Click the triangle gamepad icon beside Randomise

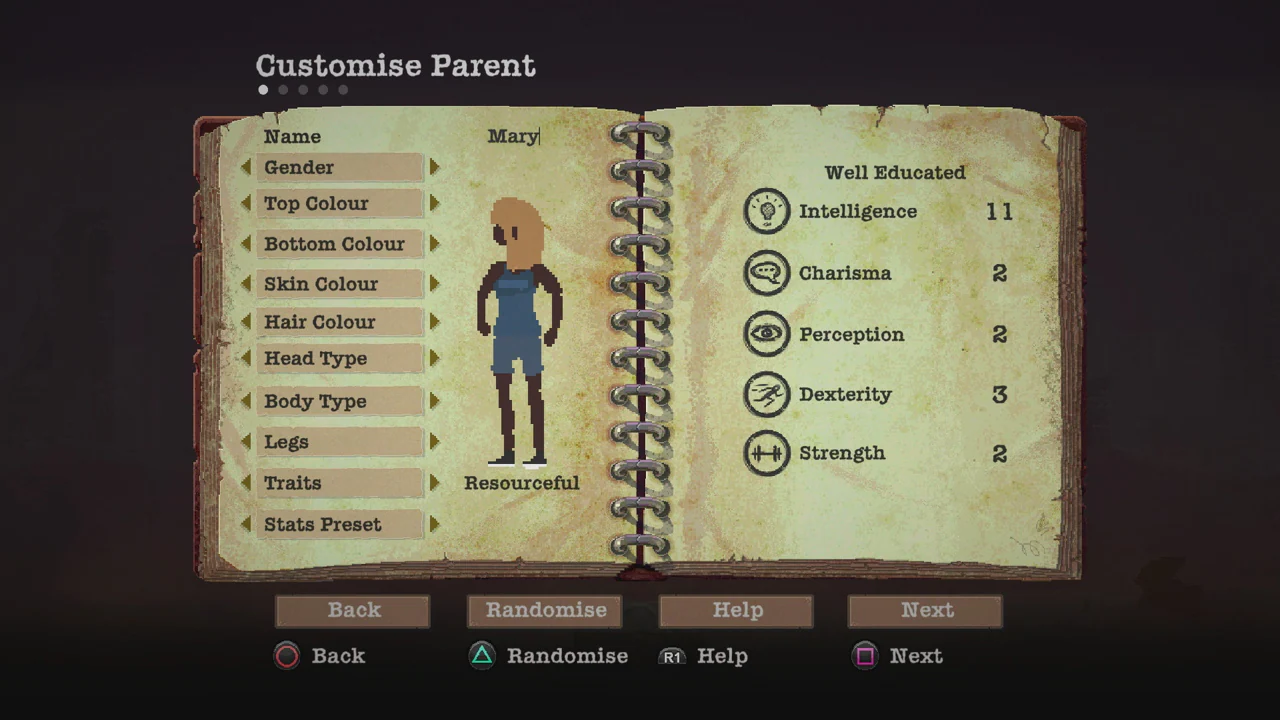point(482,656)
